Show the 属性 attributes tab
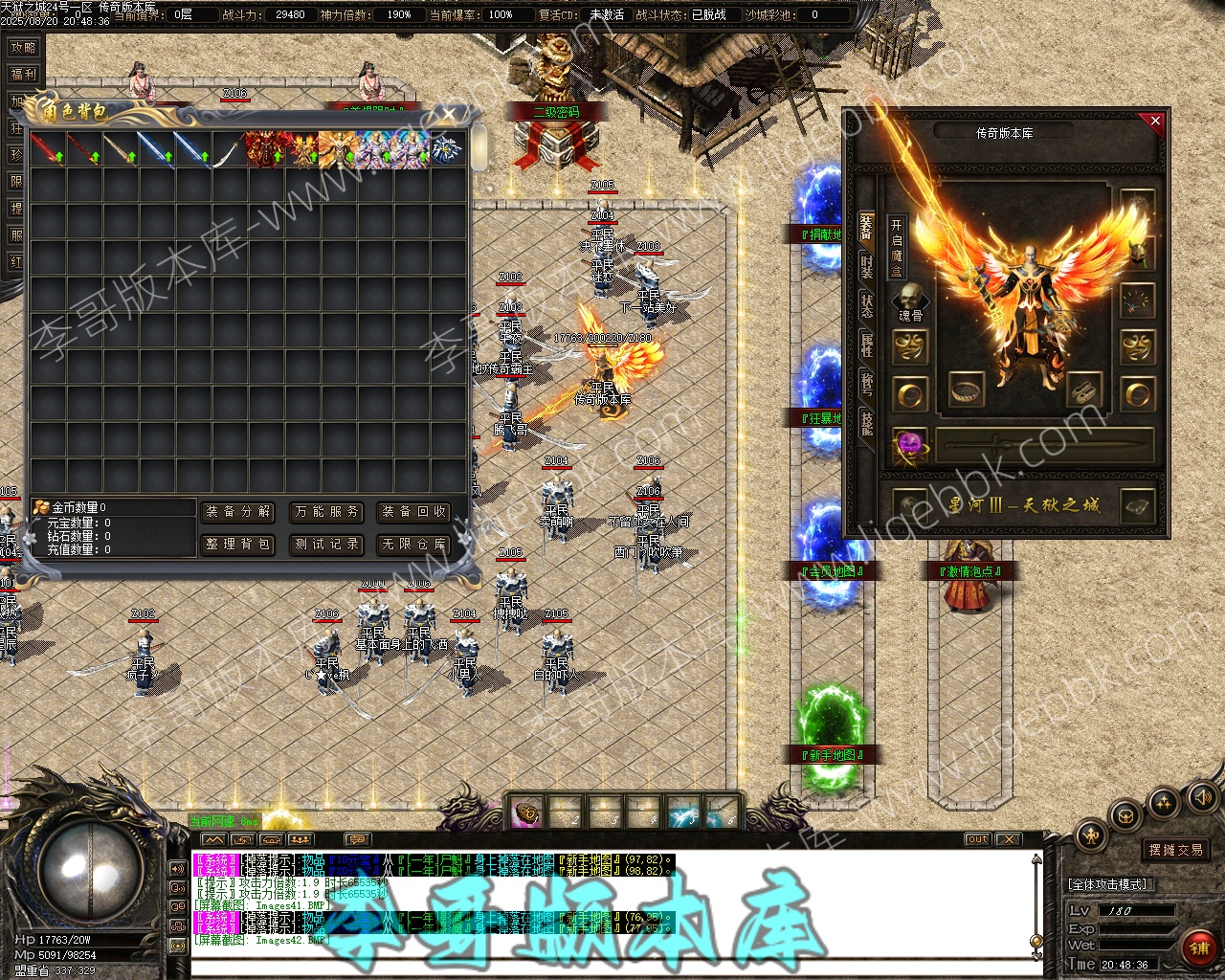The width and height of the screenshot is (1225, 980). tap(866, 345)
